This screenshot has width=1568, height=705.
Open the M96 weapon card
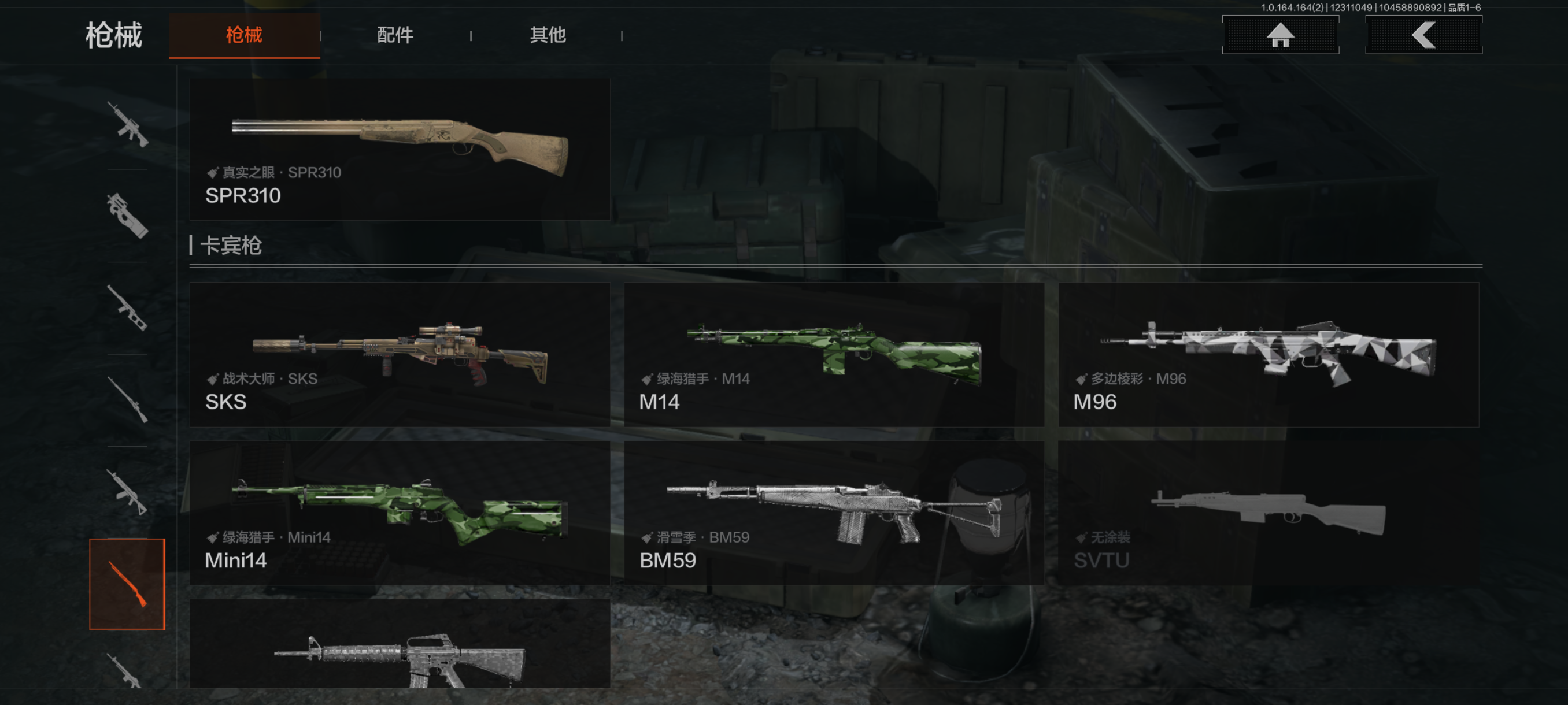tap(1268, 355)
